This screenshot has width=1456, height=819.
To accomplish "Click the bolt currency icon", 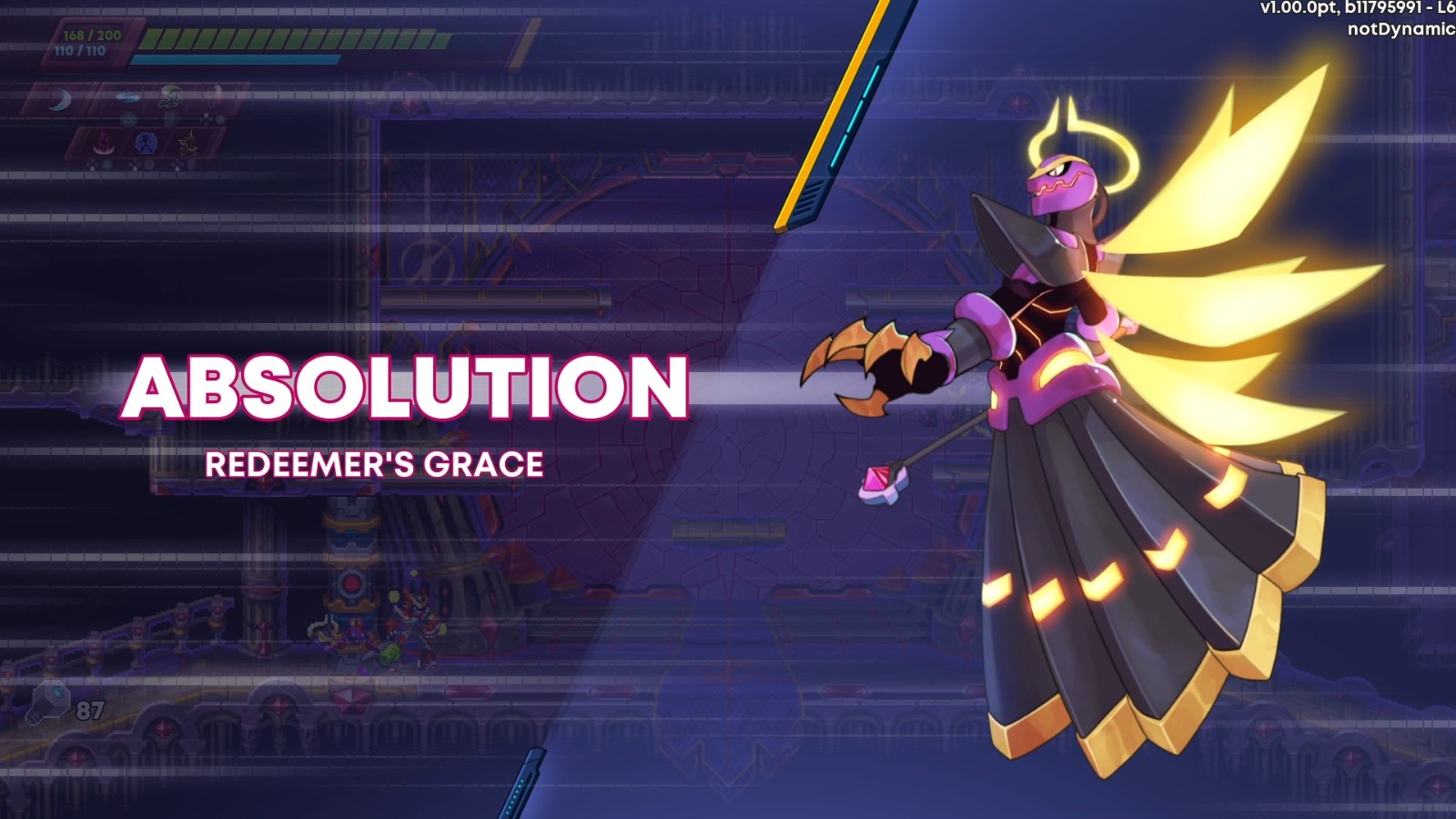I will click(52, 701).
